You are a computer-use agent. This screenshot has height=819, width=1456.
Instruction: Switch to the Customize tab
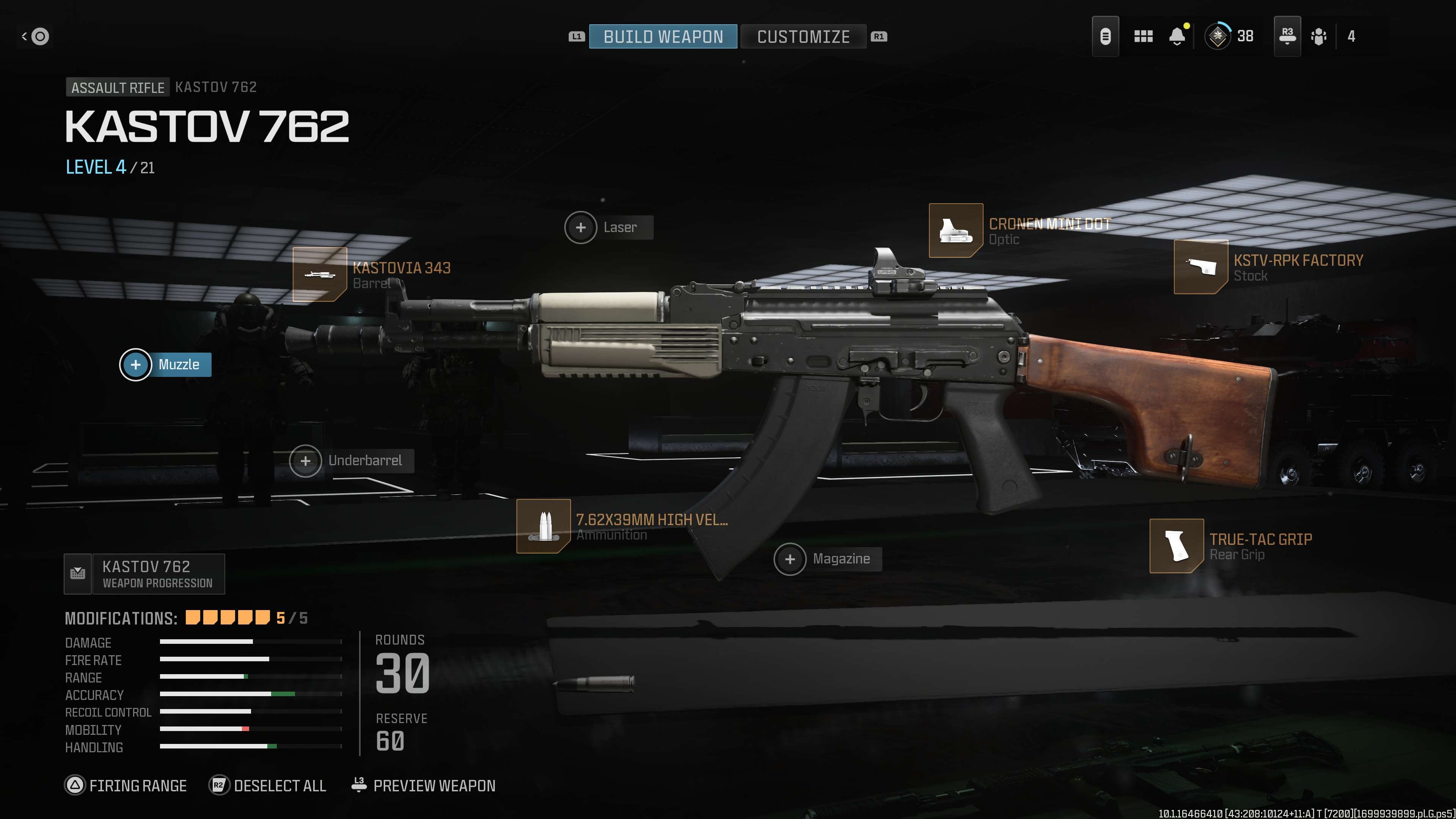coord(803,37)
